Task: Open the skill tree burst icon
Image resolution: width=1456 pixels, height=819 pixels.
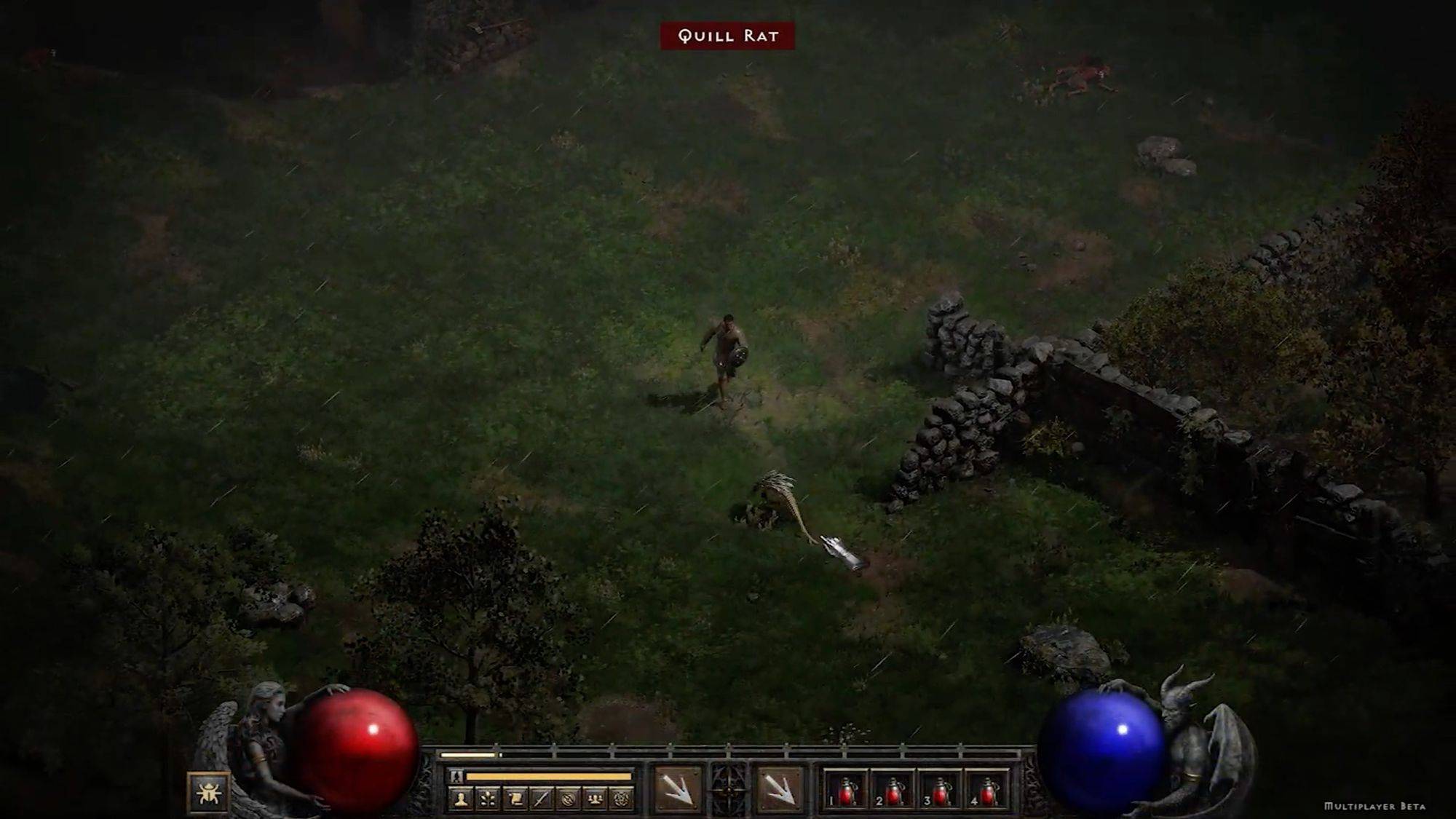Action: (x=487, y=799)
